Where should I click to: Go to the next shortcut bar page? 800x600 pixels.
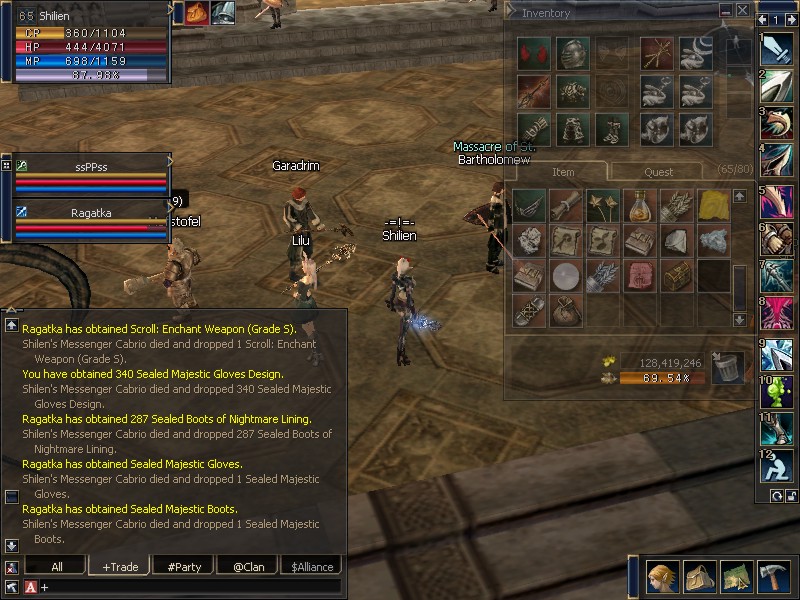click(790, 19)
